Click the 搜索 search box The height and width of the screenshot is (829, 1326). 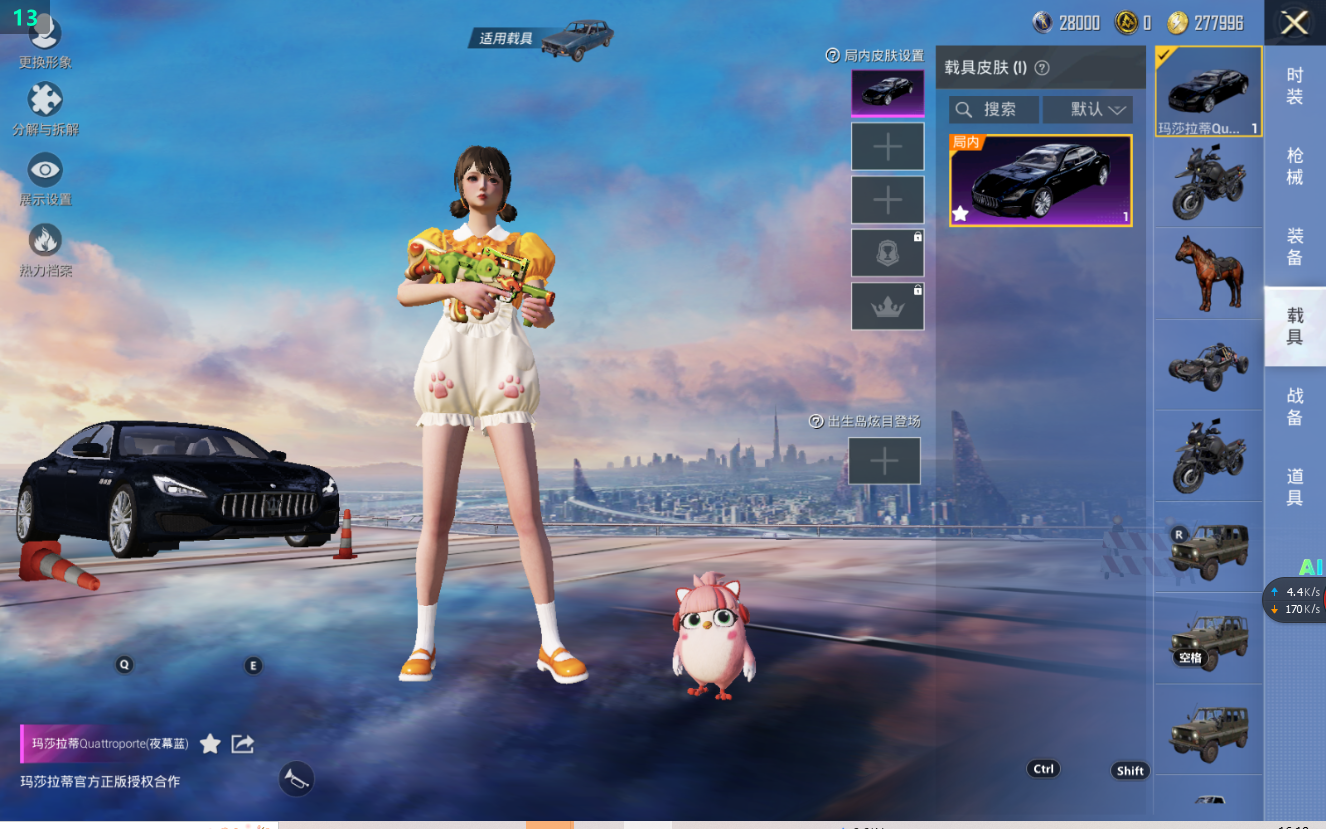point(993,109)
